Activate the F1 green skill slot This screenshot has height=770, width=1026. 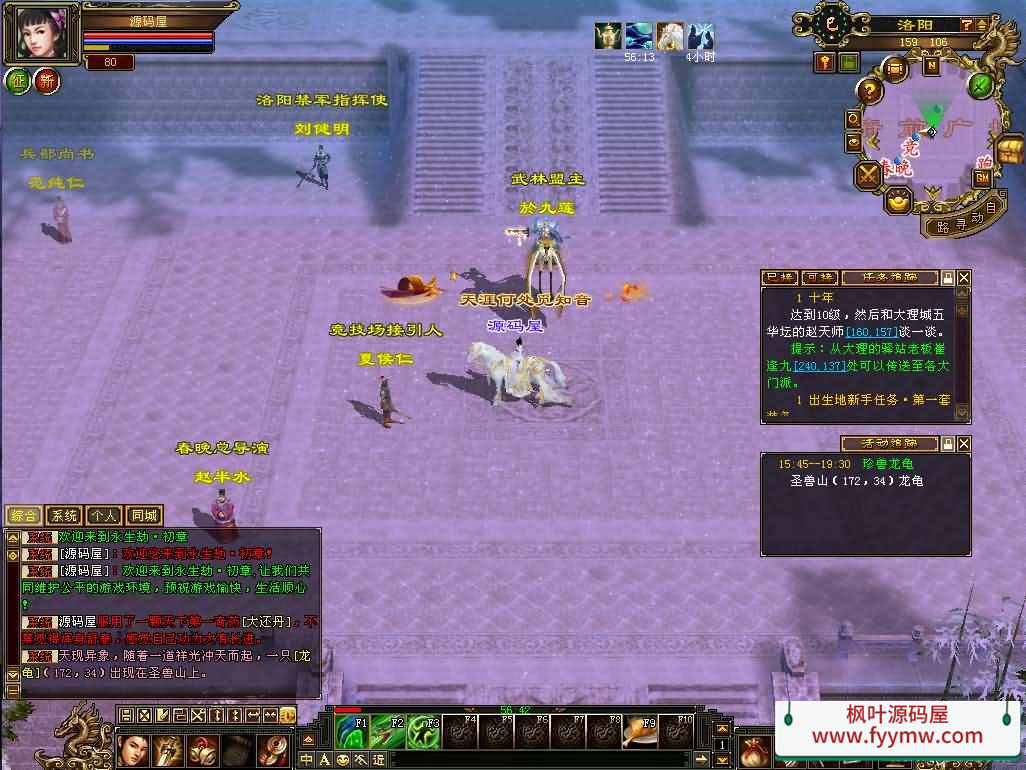tap(353, 731)
